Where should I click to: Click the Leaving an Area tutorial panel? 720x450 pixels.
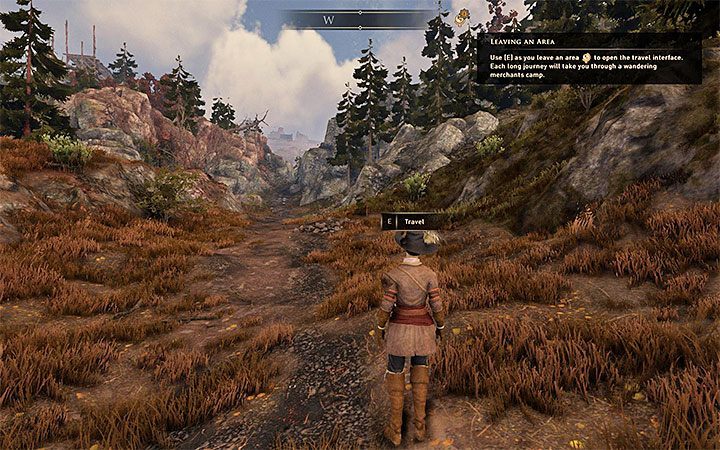588,58
